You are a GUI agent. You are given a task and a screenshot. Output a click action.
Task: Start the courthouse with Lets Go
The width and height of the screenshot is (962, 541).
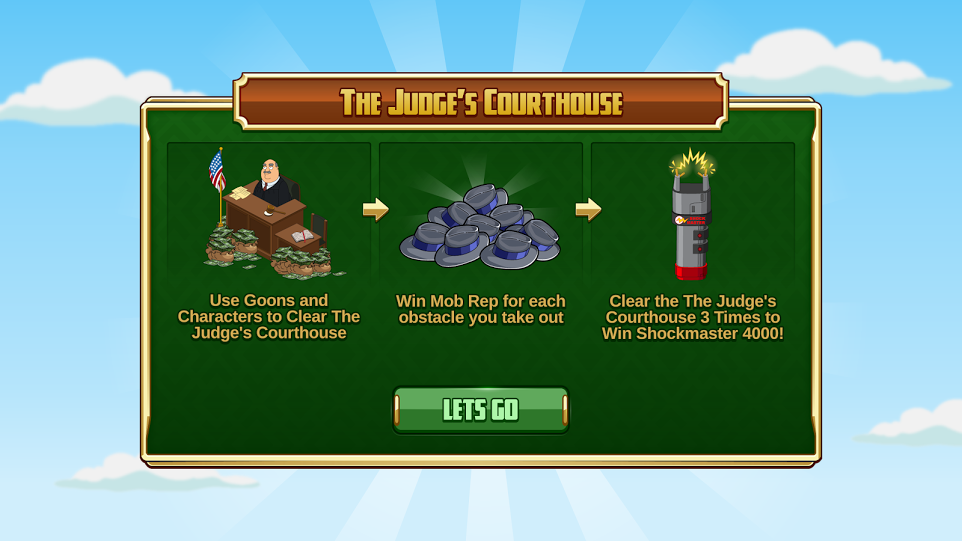click(481, 410)
